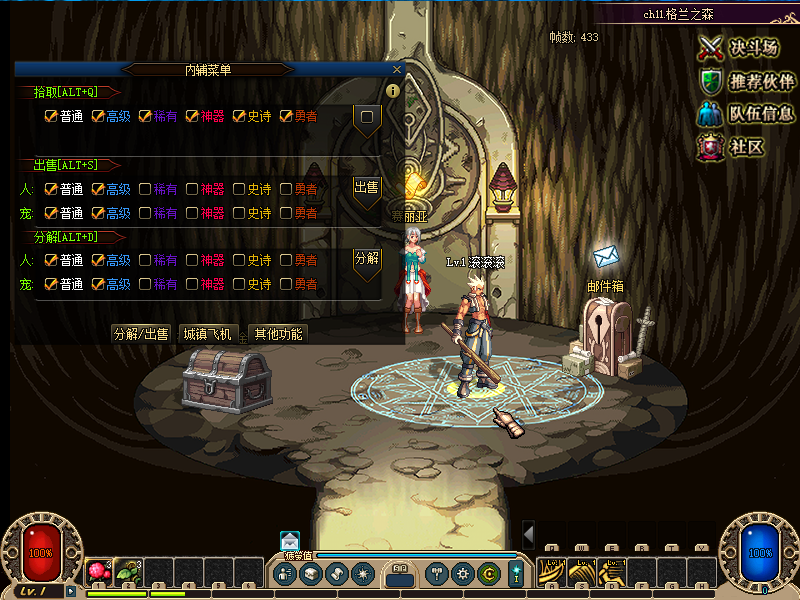Click the hammer icon in bottom bar
Screen dimensions: 800x600
pos(436,574)
